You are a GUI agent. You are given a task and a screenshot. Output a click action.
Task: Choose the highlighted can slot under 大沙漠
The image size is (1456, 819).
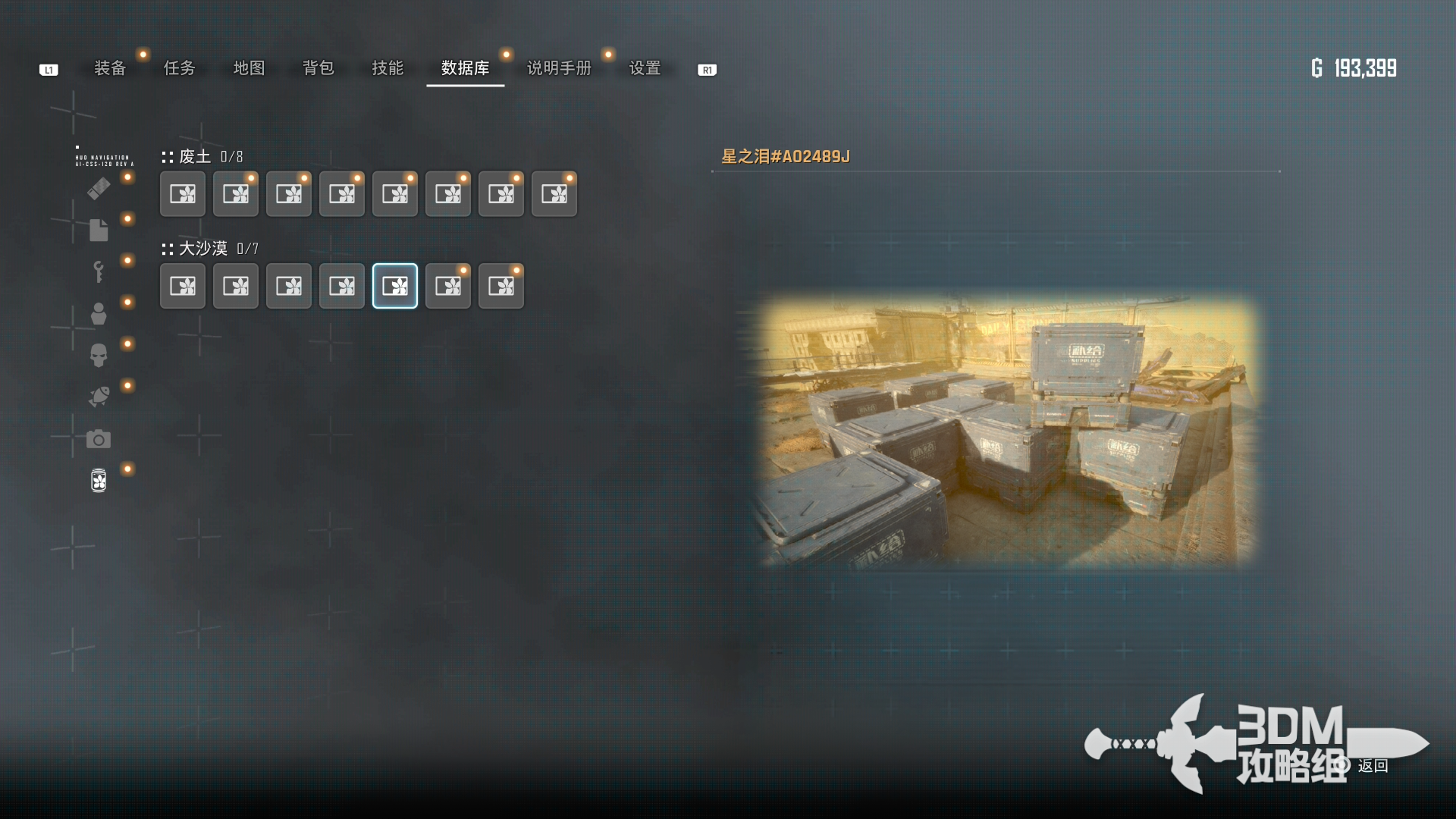coord(395,286)
